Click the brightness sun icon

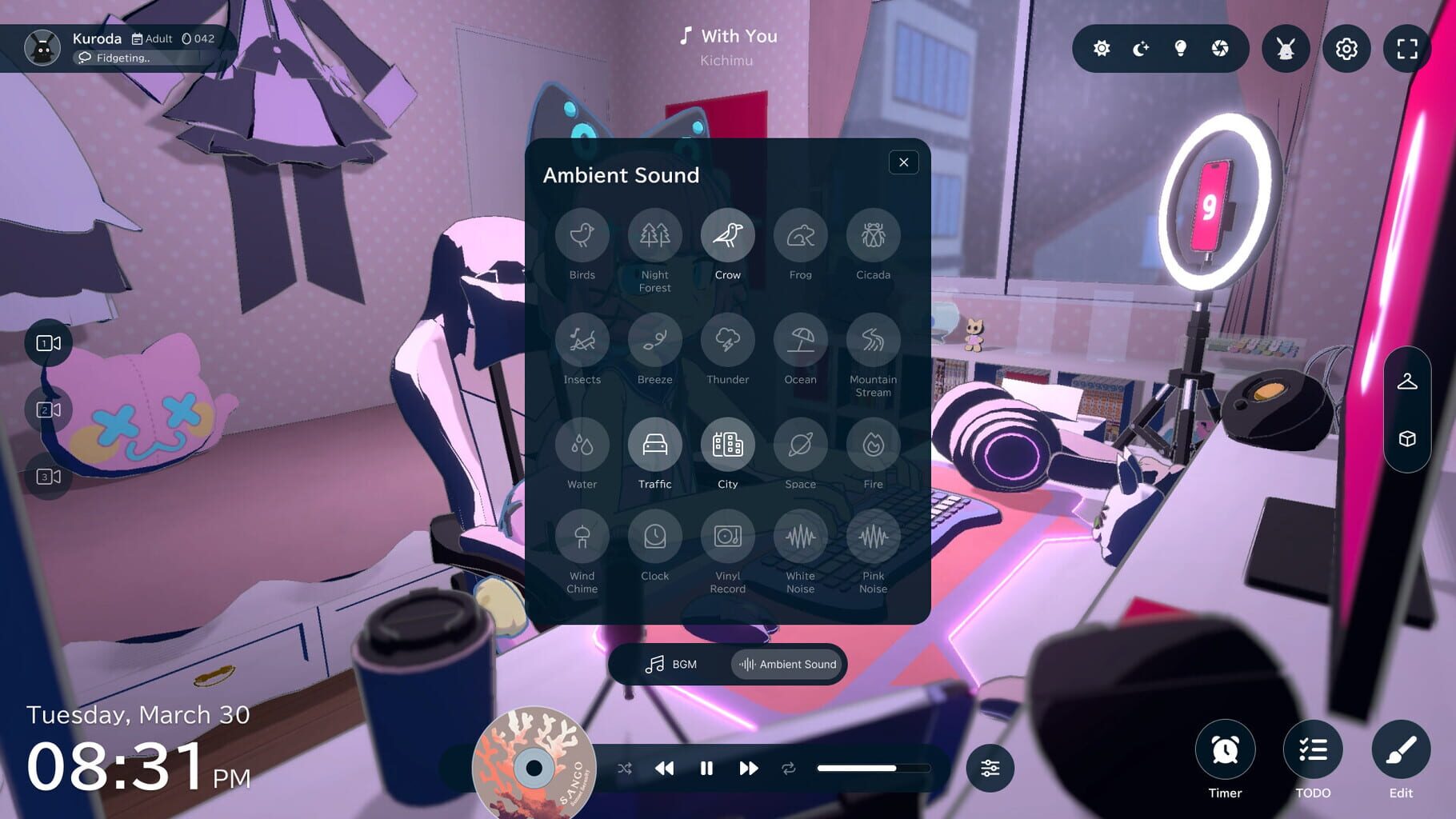click(x=1102, y=49)
